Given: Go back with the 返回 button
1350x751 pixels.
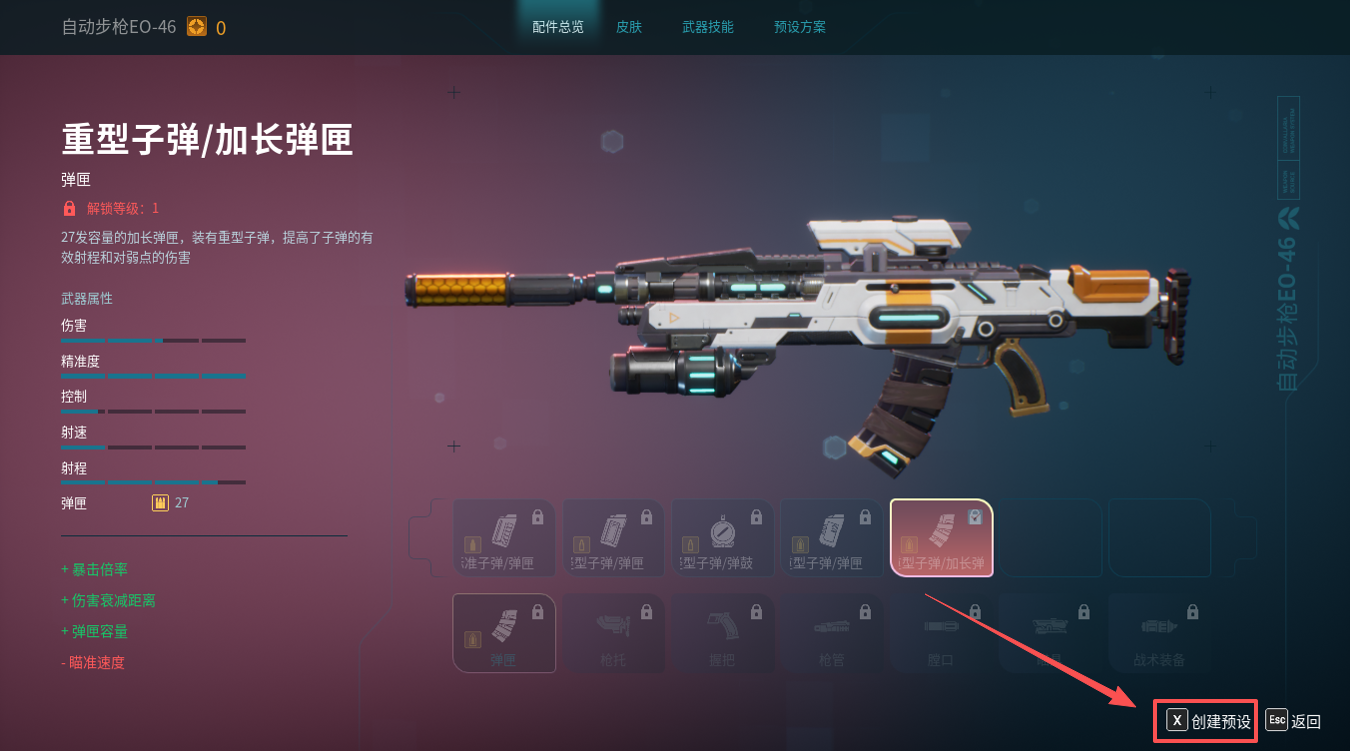Looking at the screenshot, I should tap(1294, 721).
